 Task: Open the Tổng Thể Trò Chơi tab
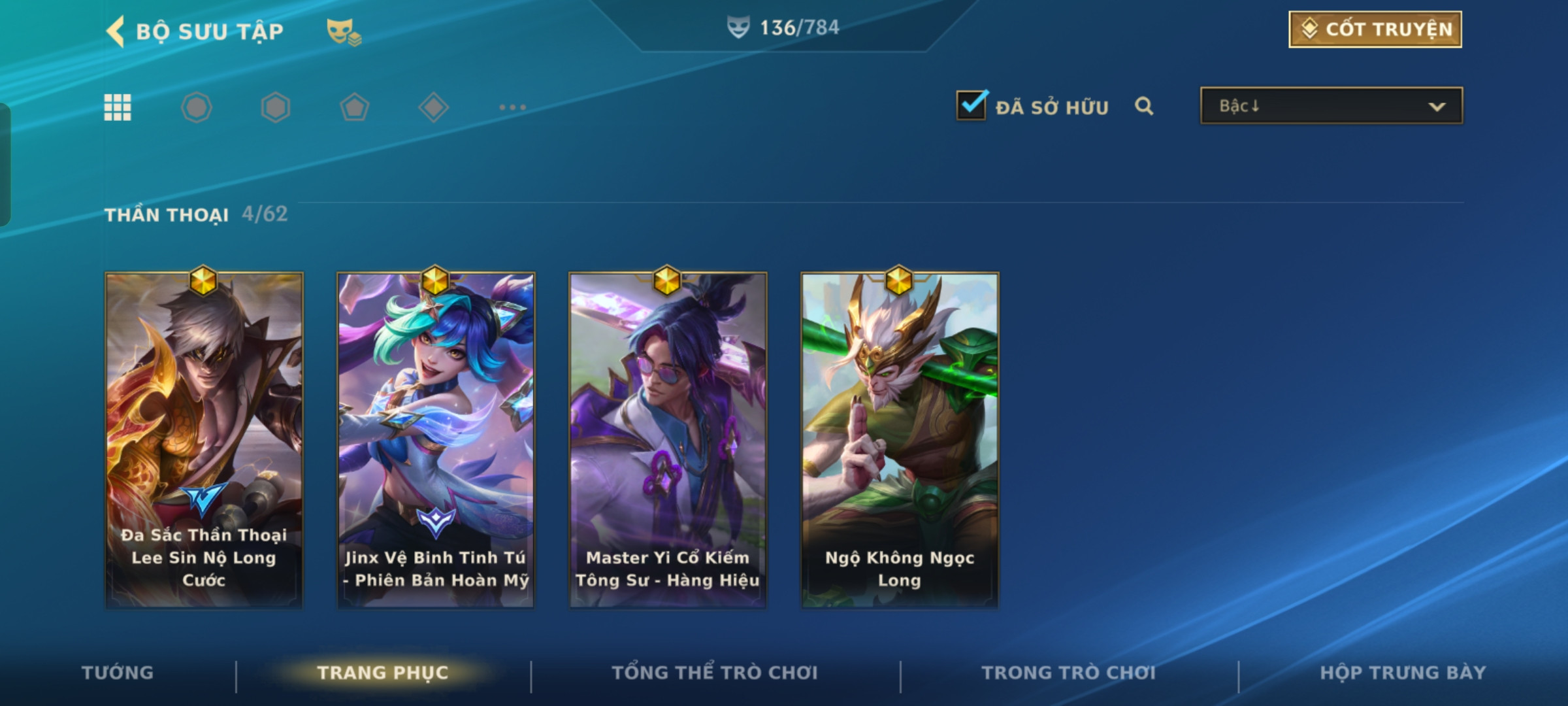coord(715,673)
